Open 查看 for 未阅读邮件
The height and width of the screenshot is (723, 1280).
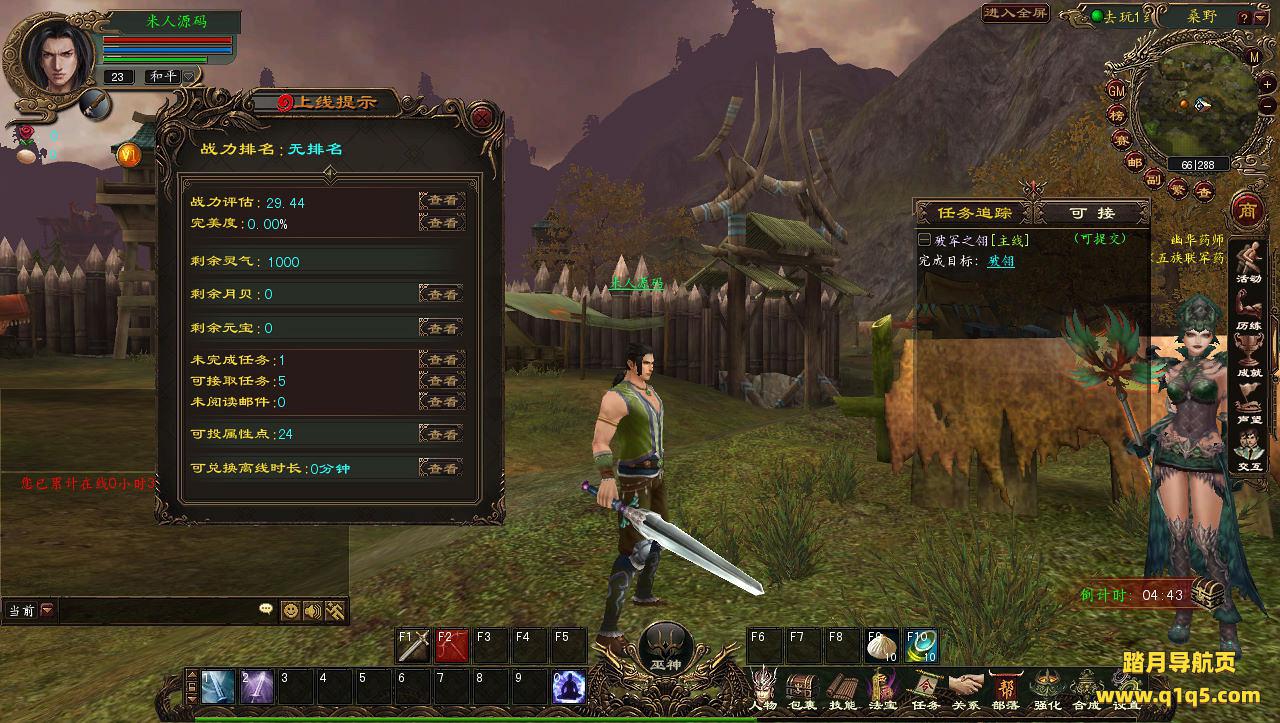[441, 402]
